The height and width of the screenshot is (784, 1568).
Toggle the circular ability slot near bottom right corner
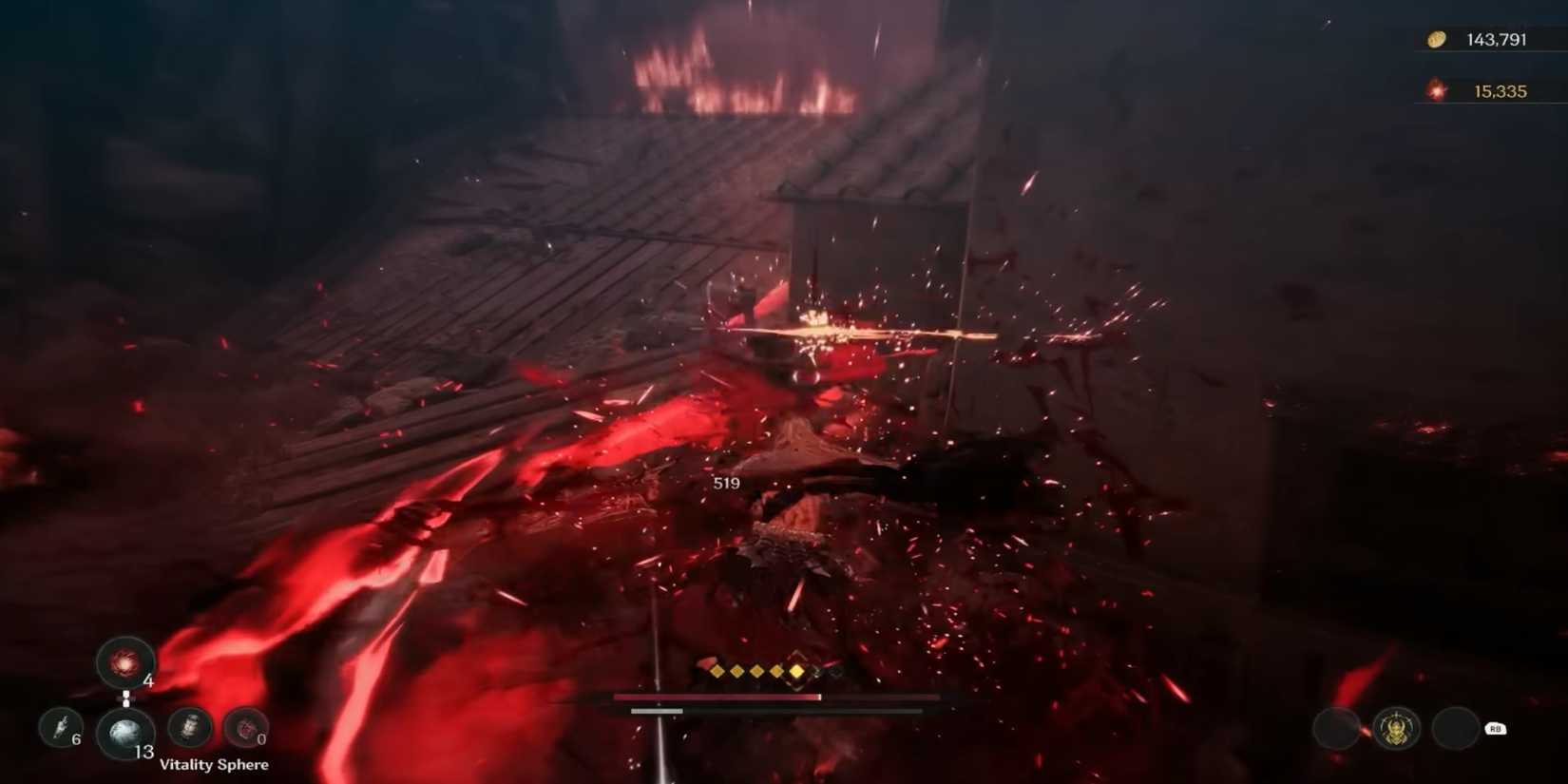(1455, 730)
